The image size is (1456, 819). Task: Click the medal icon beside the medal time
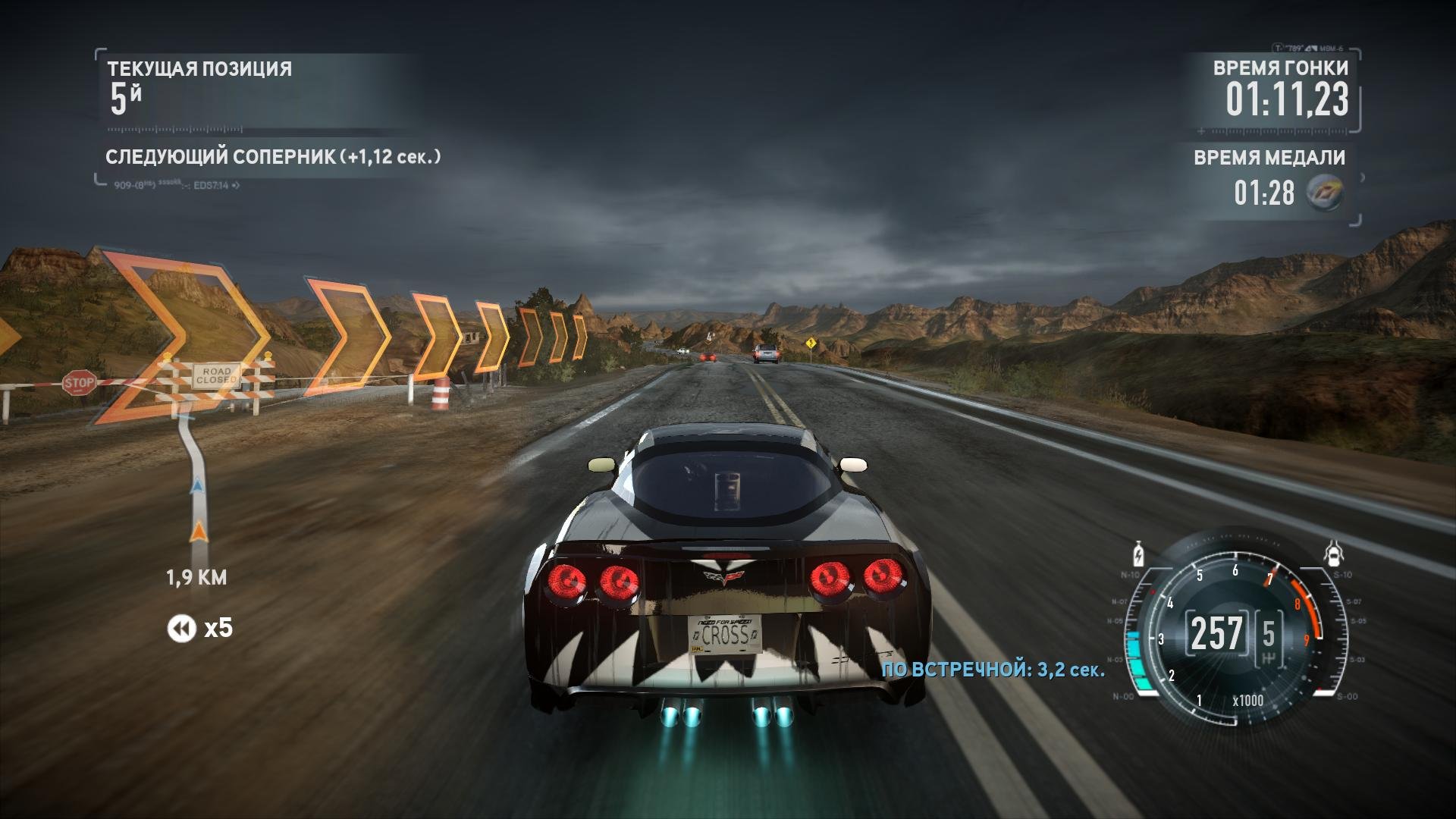(x=1326, y=192)
